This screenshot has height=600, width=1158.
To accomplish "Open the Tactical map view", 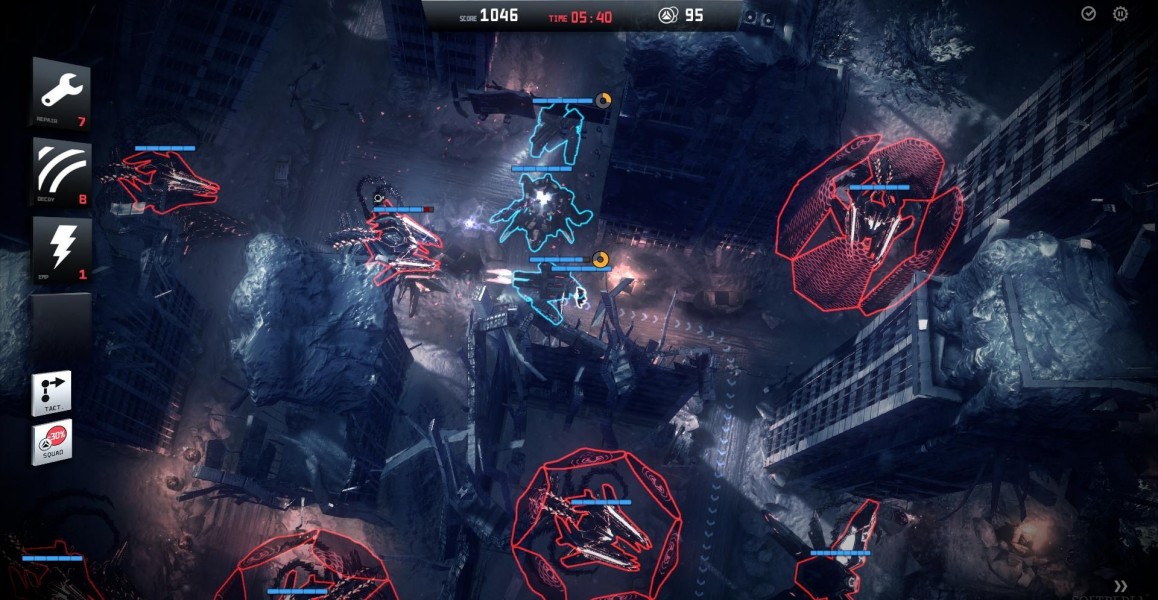I will pyautogui.click(x=52, y=394).
